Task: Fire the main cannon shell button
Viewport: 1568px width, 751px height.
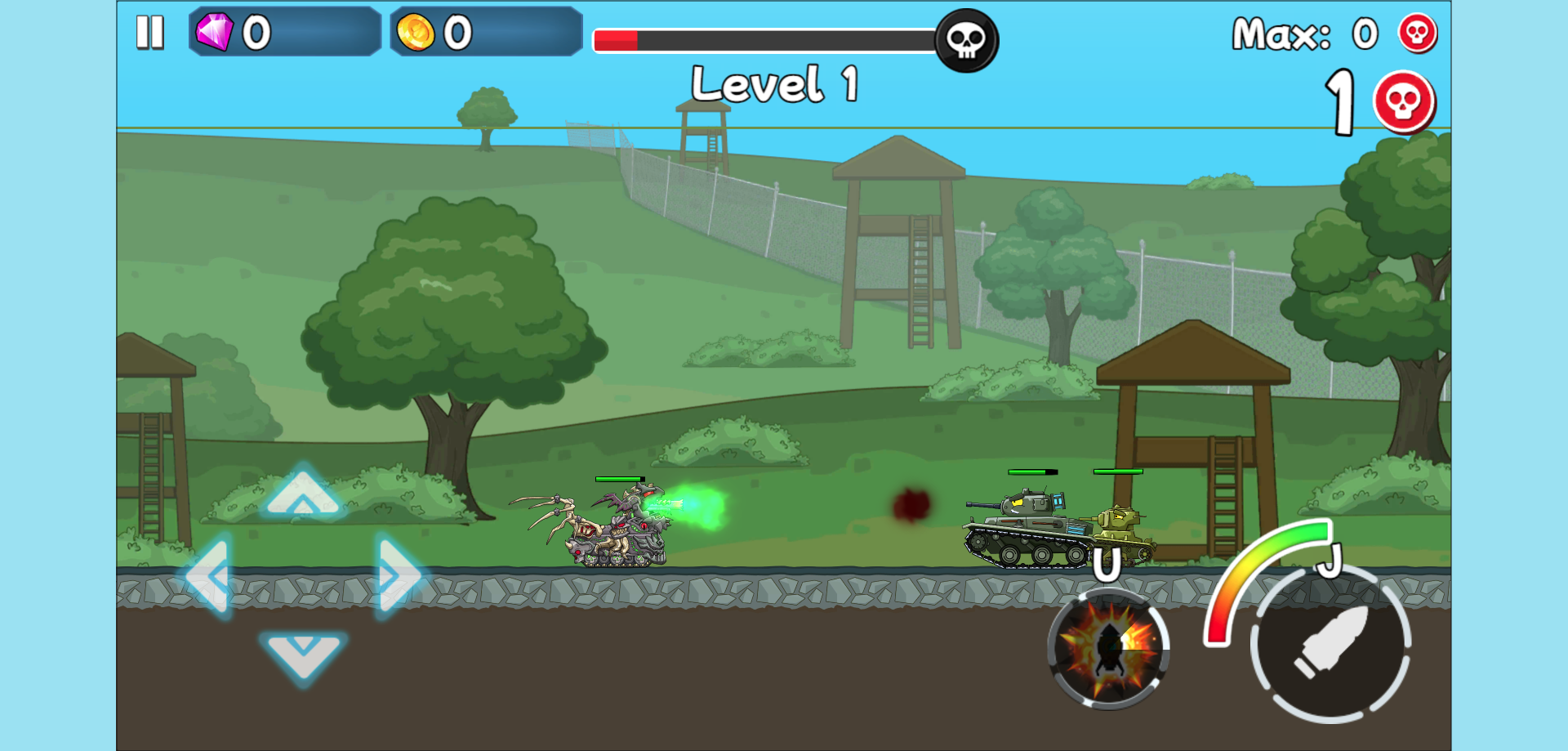Action: (1330, 642)
